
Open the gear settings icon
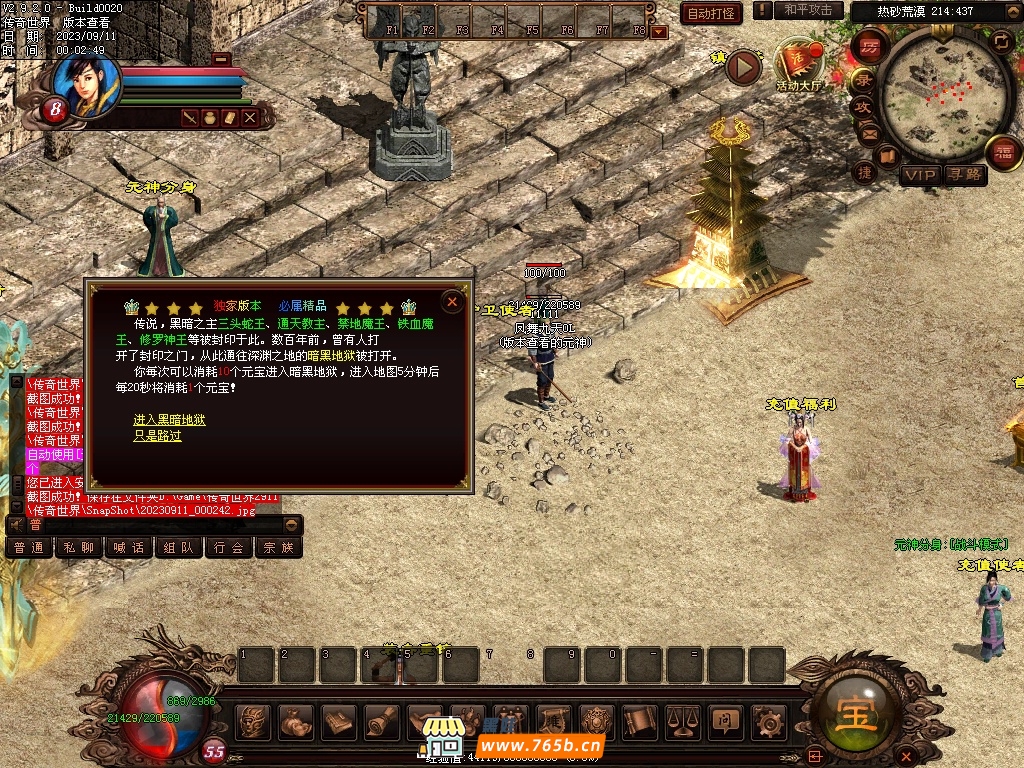click(768, 720)
